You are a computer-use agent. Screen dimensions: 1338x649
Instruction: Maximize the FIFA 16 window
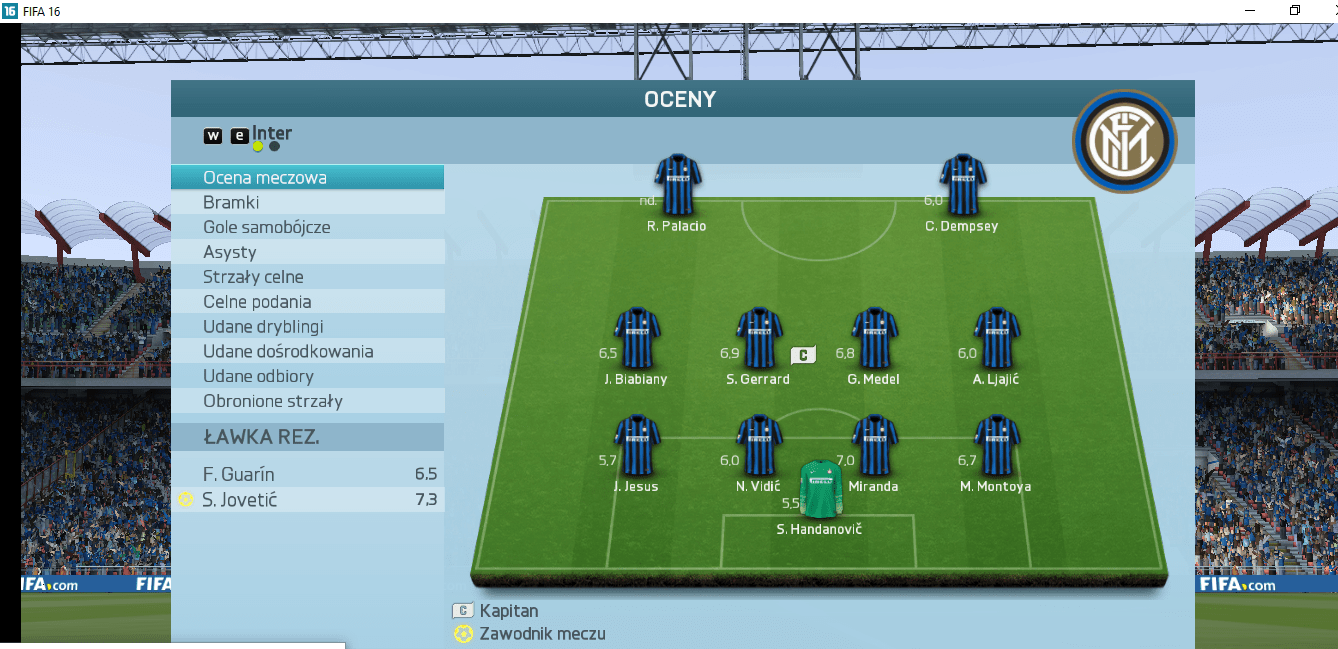point(1295,10)
